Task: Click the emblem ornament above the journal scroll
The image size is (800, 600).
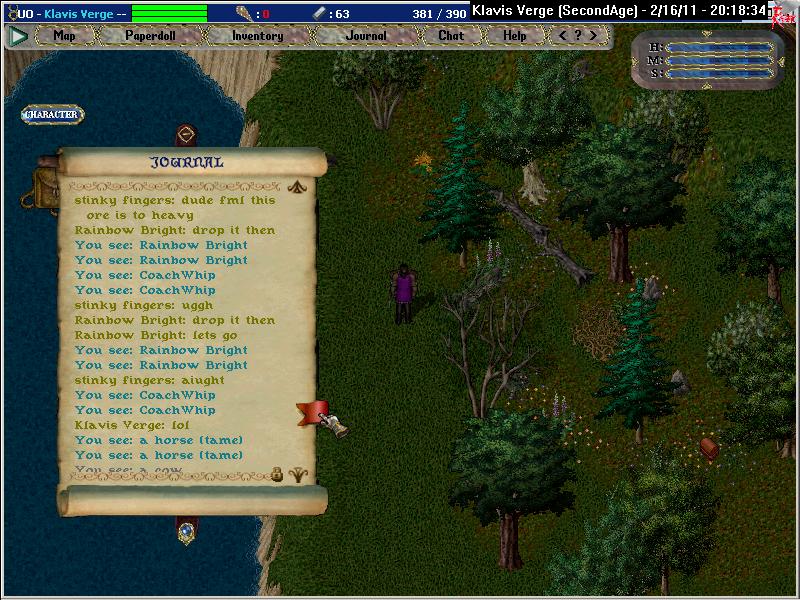Action: (x=185, y=135)
